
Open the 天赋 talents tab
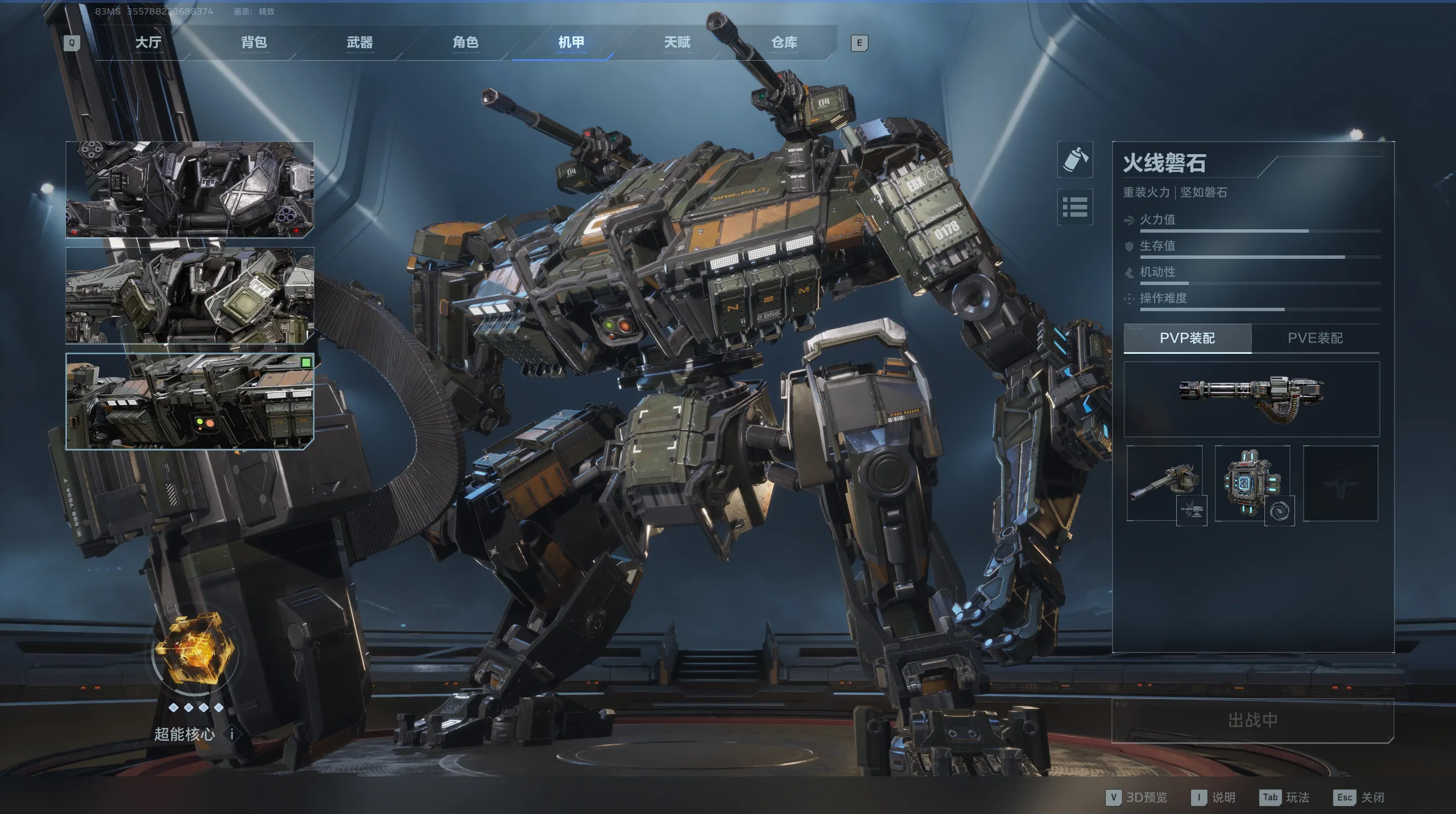point(677,43)
